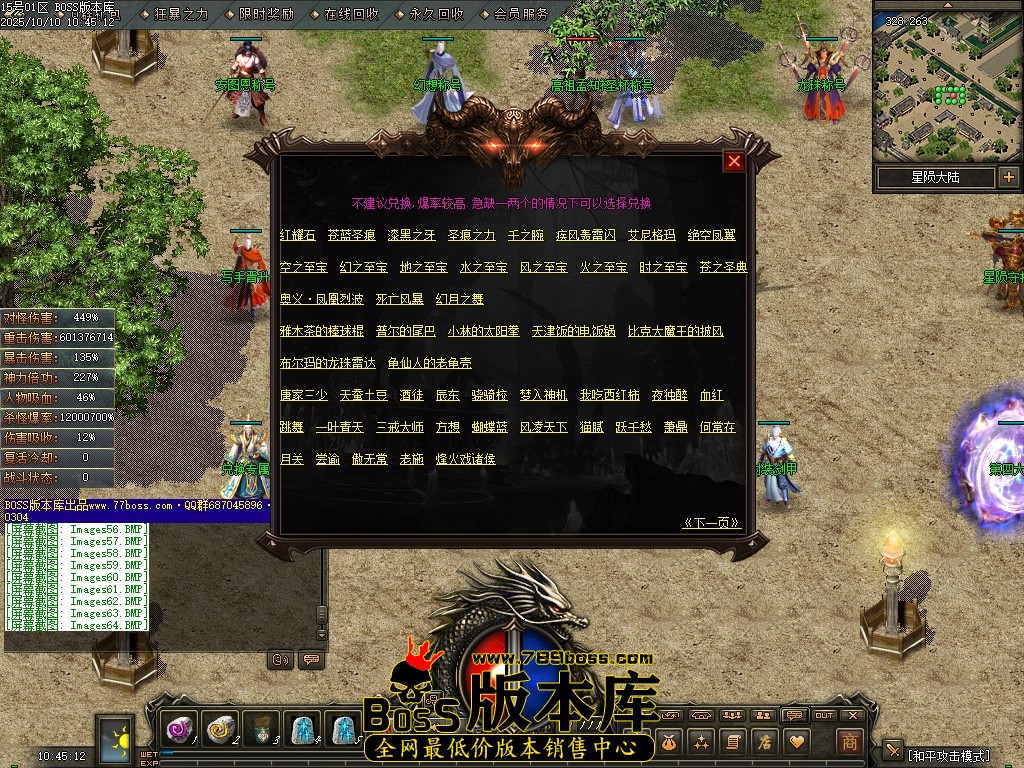Image resolution: width=1024 pixels, height=768 pixels.
Task: Open the 在线回收 menu
Action: click(351, 14)
